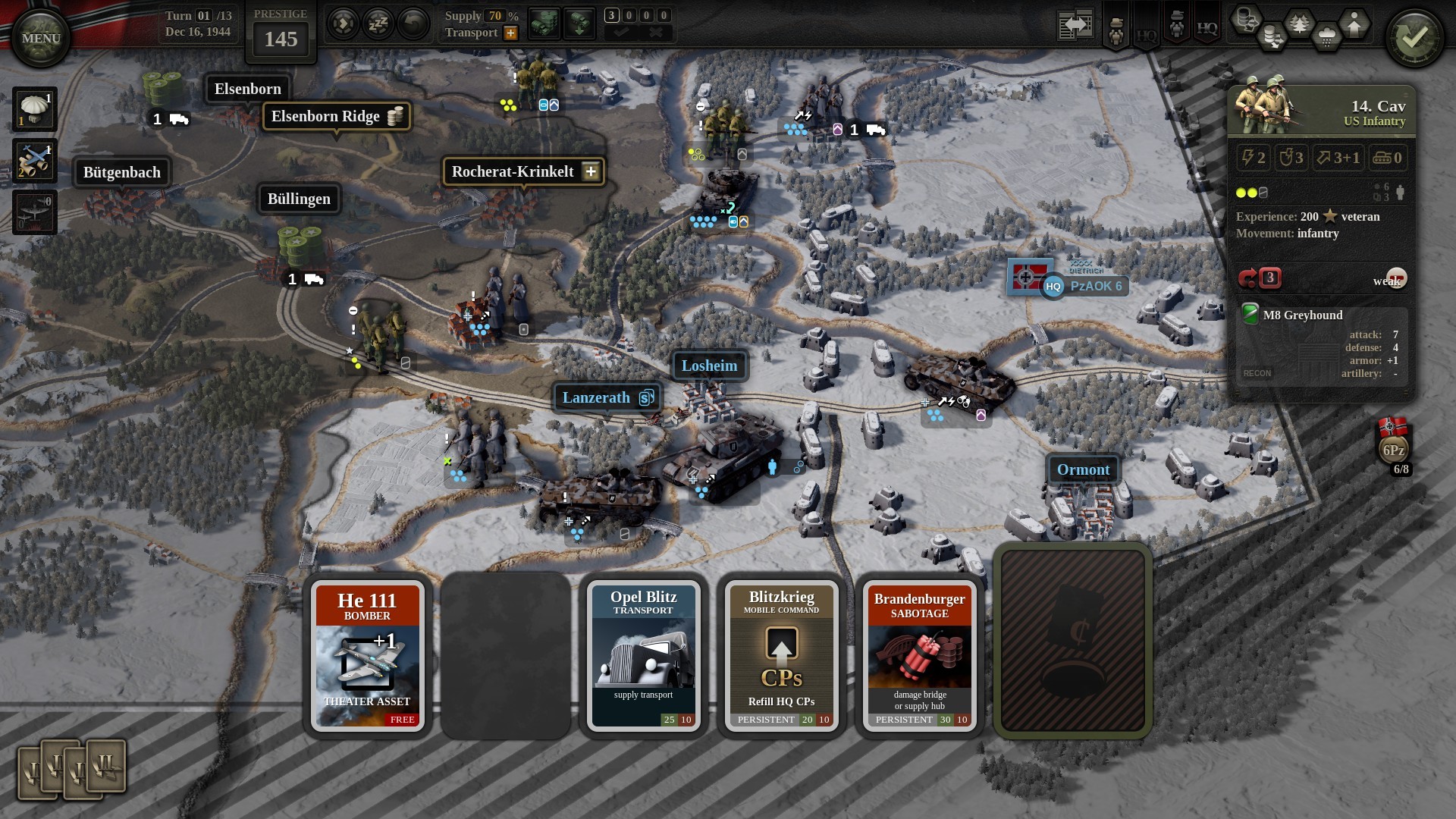Select the Brandenburger Sabotage card
The height and width of the screenshot is (819, 1456).
[x=919, y=655]
